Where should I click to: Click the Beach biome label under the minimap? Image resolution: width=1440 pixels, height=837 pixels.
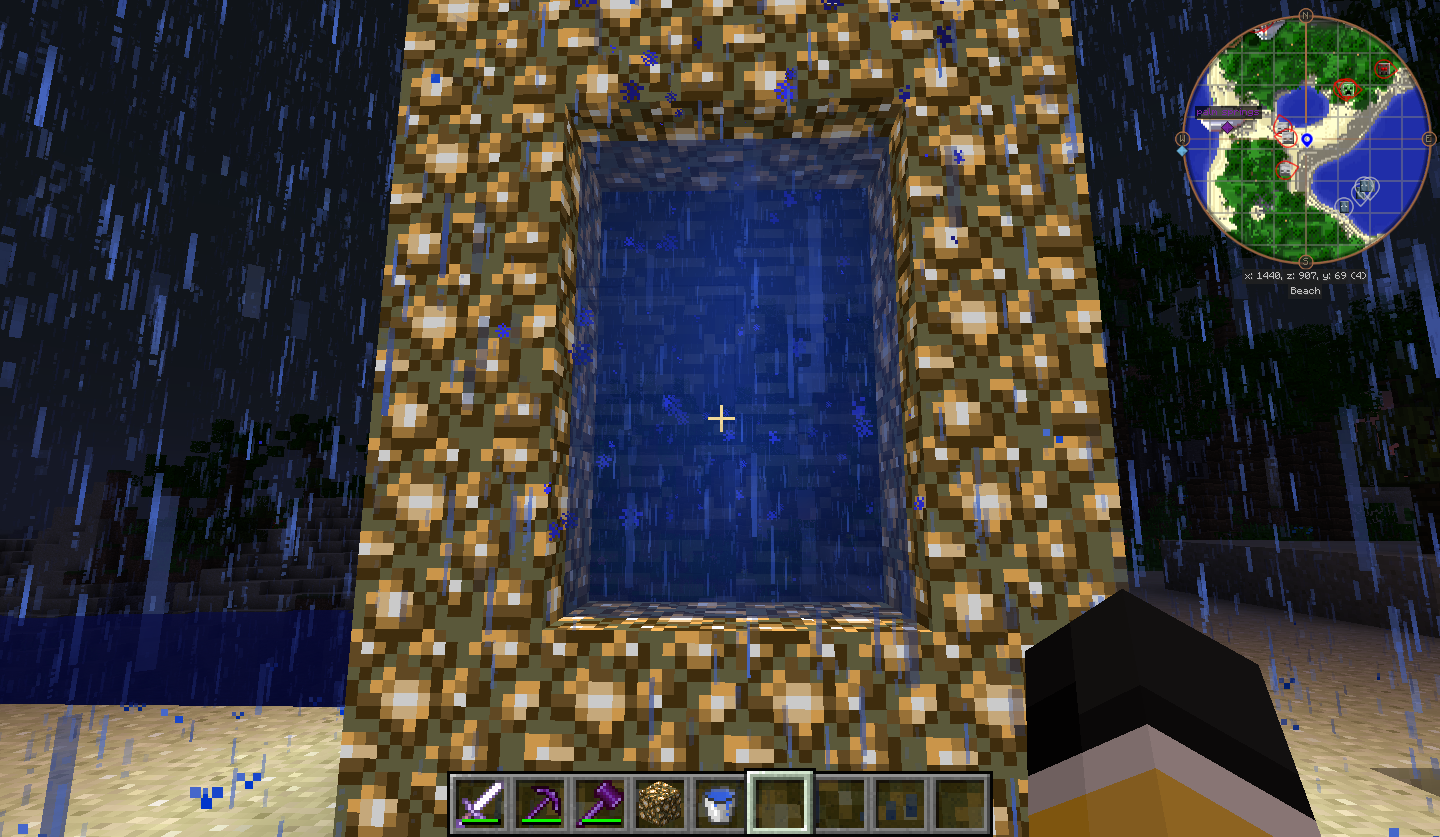(1305, 289)
